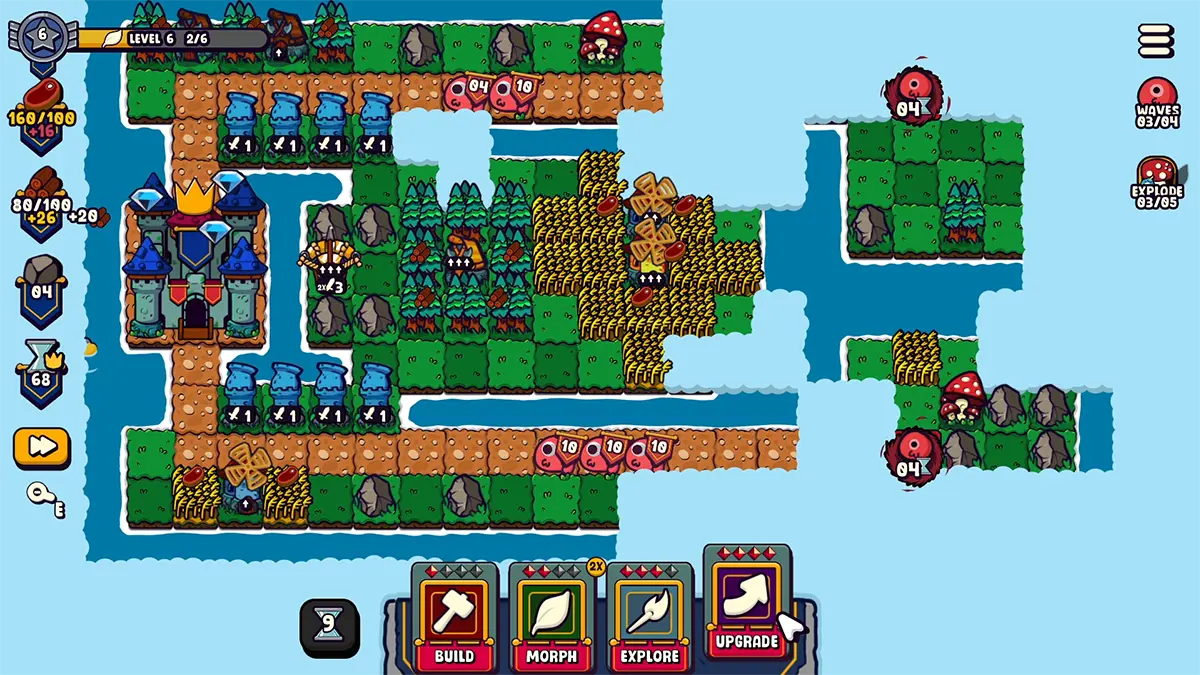The height and width of the screenshot is (675, 1200).
Task: Select the level 6 star badge
Action: [x=42, y=35]
